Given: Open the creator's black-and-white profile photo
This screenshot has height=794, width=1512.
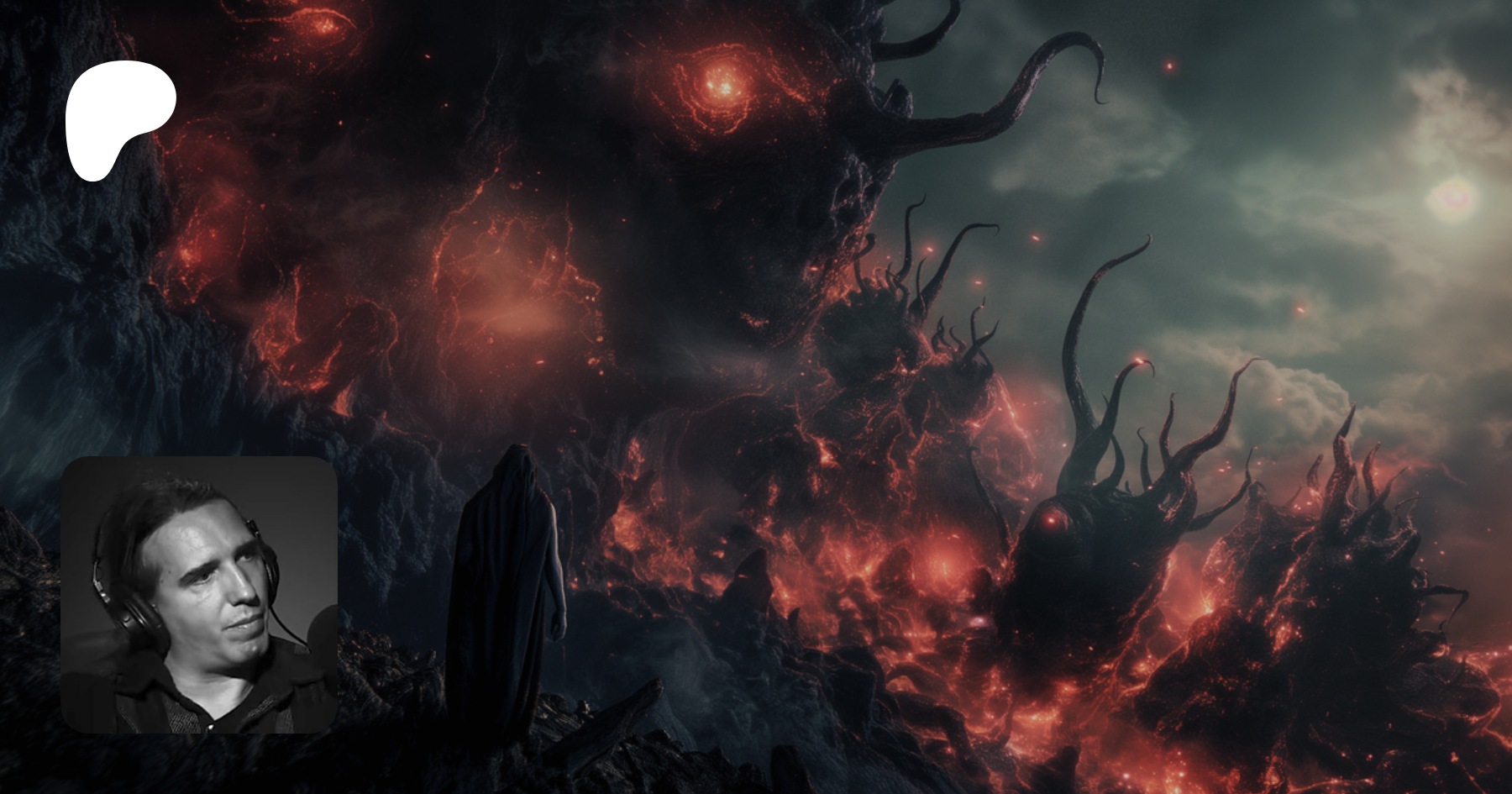Looking at the screenshot, I should click(199, 594).
